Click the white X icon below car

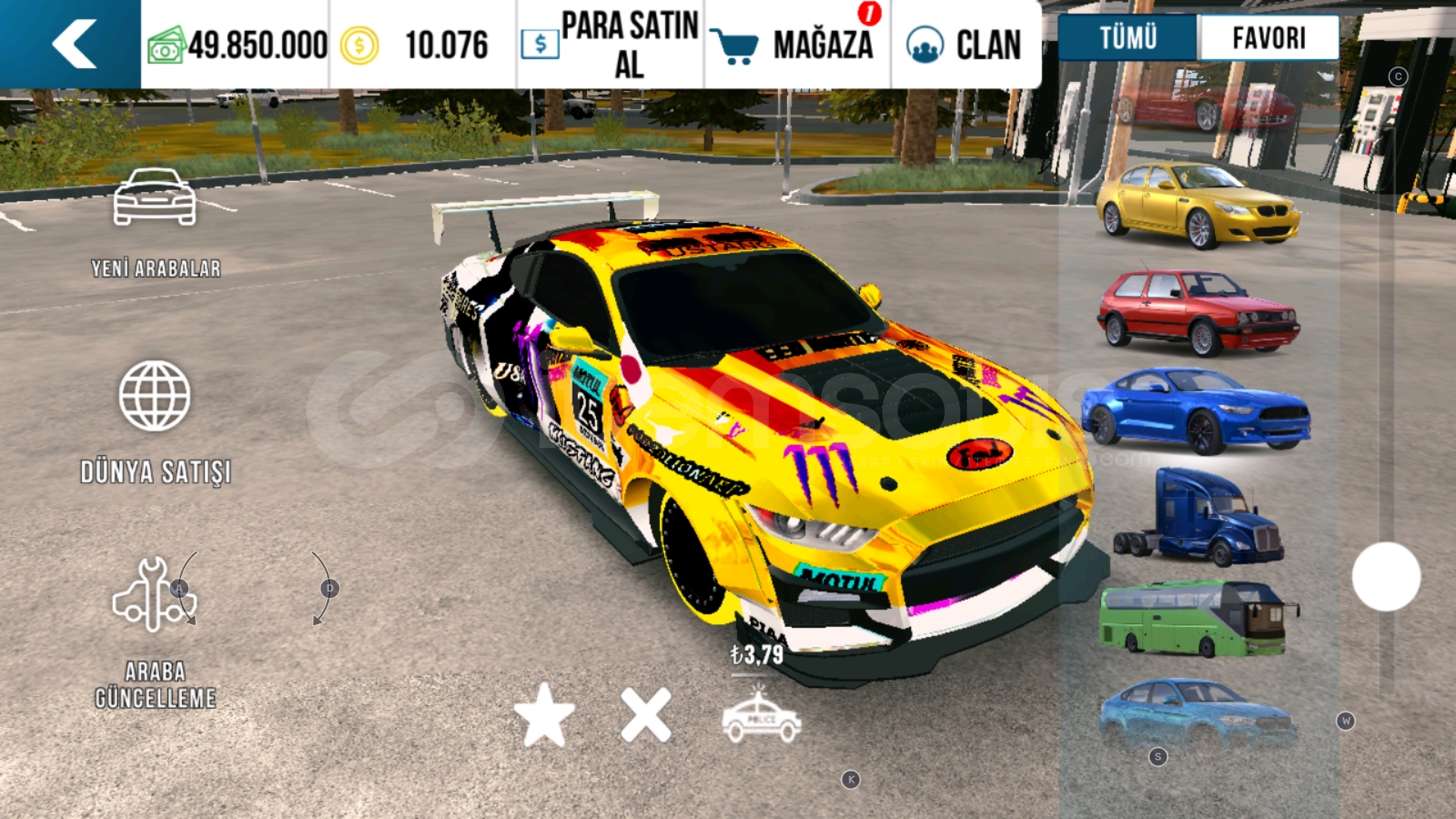pyautogui.click(x=645, y=715)
